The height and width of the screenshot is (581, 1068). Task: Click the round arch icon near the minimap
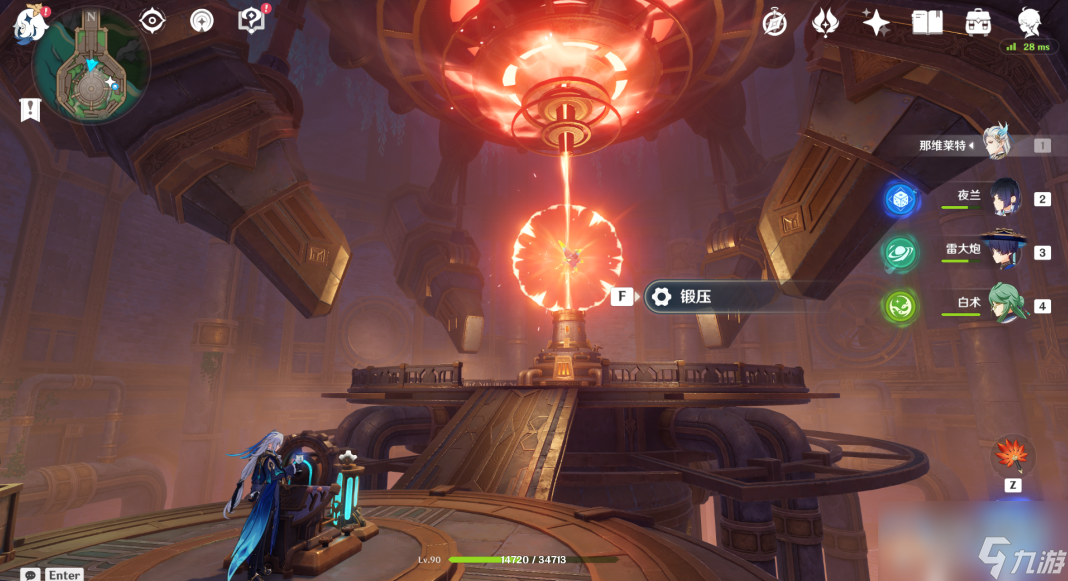click(202, 20)
